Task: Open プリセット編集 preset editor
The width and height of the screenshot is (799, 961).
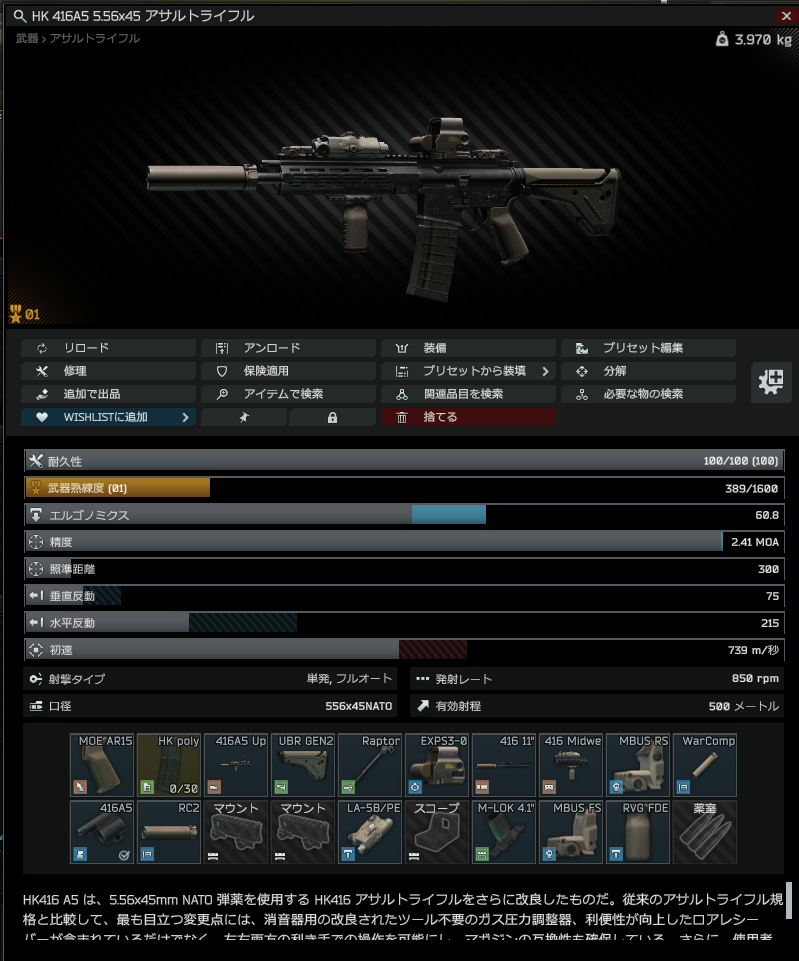Action: 648,348
